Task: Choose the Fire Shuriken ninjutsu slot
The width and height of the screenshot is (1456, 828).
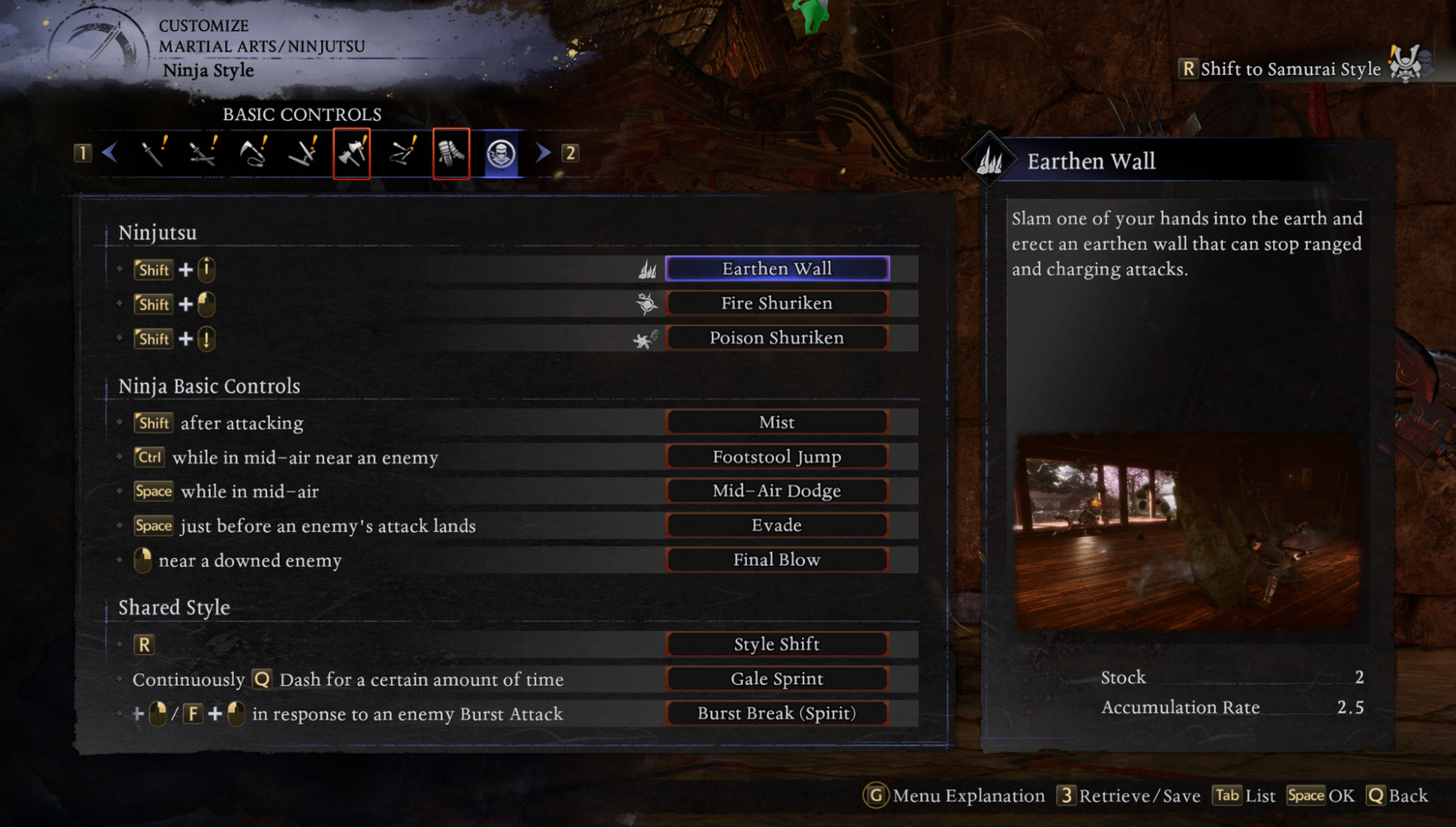Action: 777,303
